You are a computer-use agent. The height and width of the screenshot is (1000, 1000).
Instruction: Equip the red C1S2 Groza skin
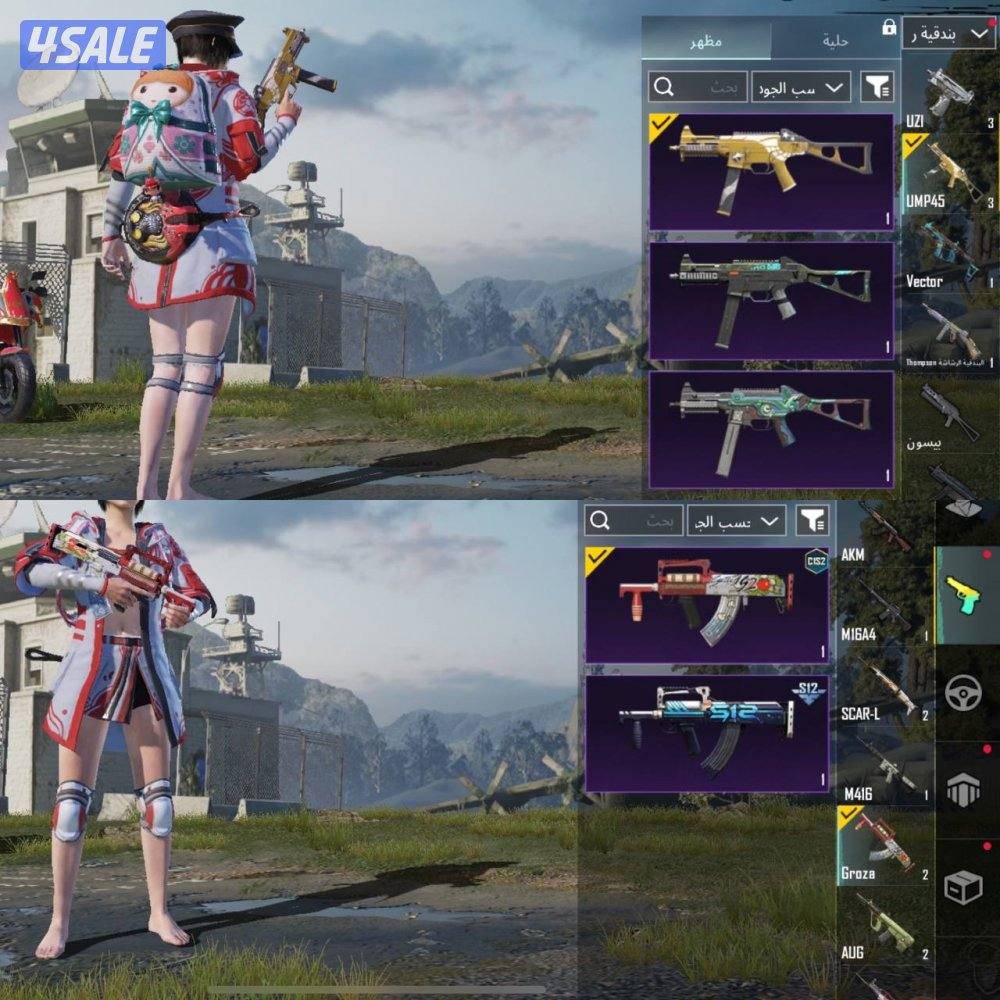pos(706,604)
